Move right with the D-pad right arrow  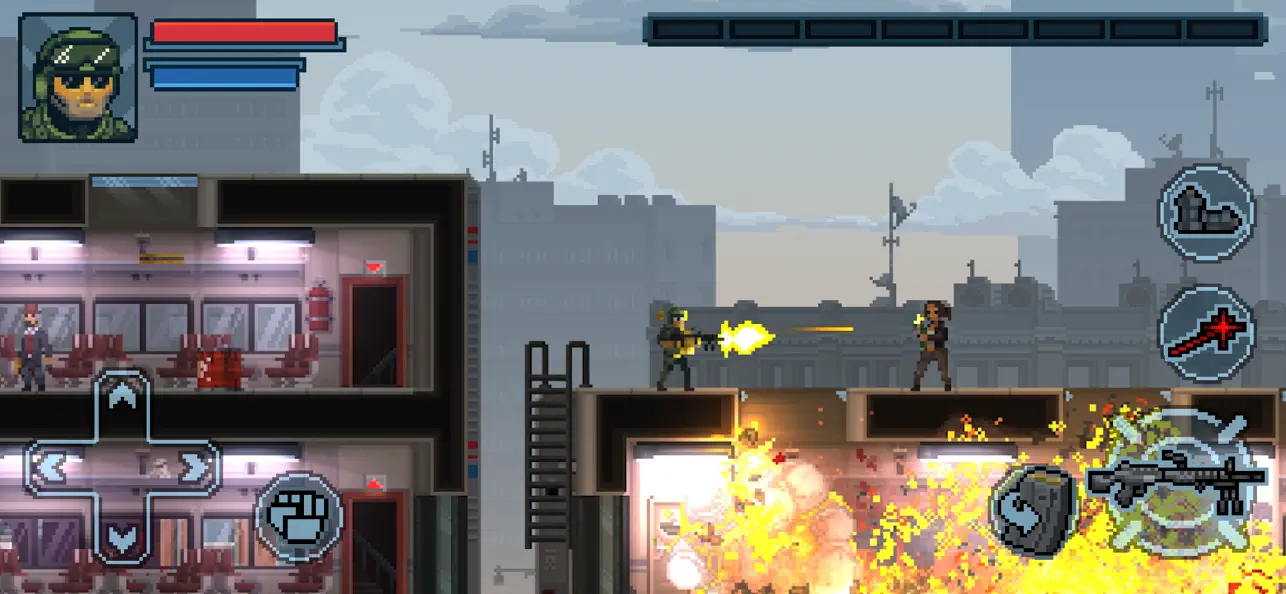(x=196, y=467)
